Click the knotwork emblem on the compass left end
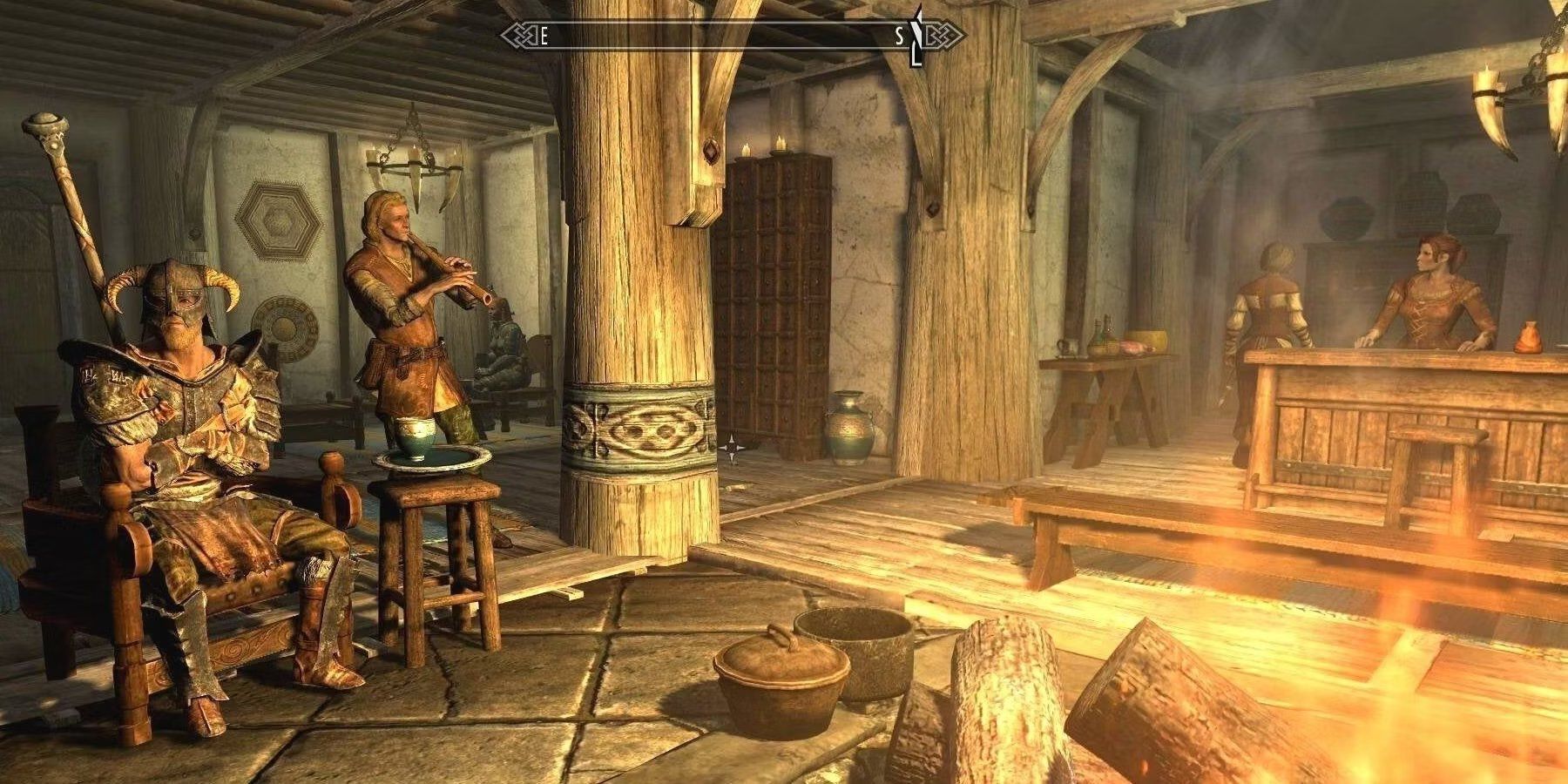Image resolution: width=1568 pixels, height=784 pixels. [x=515, y=37]
